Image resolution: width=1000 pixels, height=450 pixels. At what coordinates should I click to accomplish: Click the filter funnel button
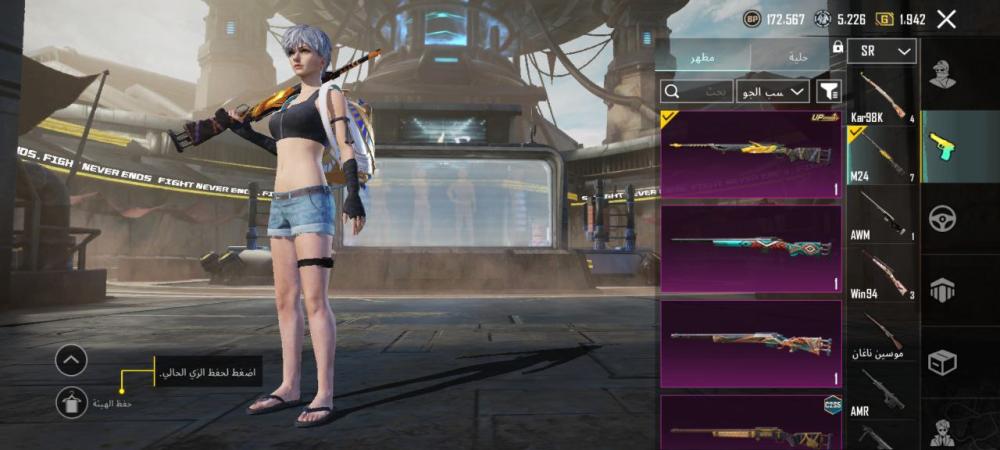pyautogui.click(x=829, y=91)
